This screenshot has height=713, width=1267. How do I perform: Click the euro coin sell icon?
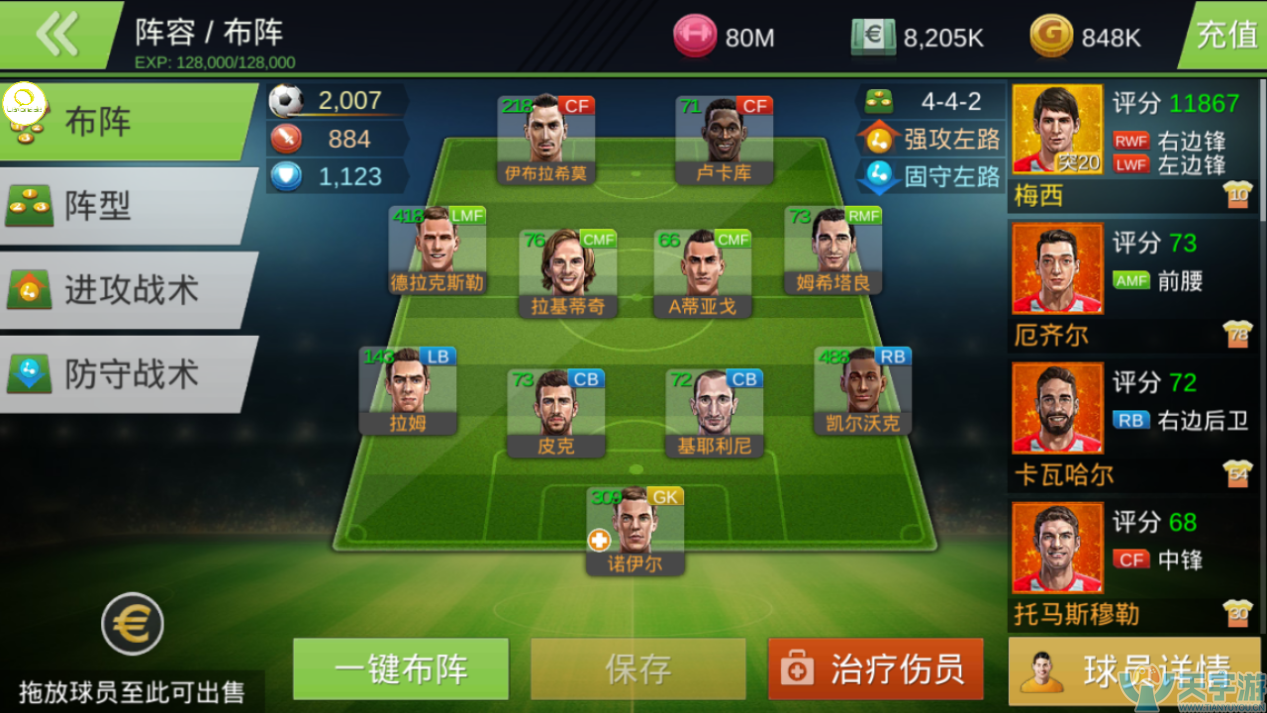tap(132, 625)
